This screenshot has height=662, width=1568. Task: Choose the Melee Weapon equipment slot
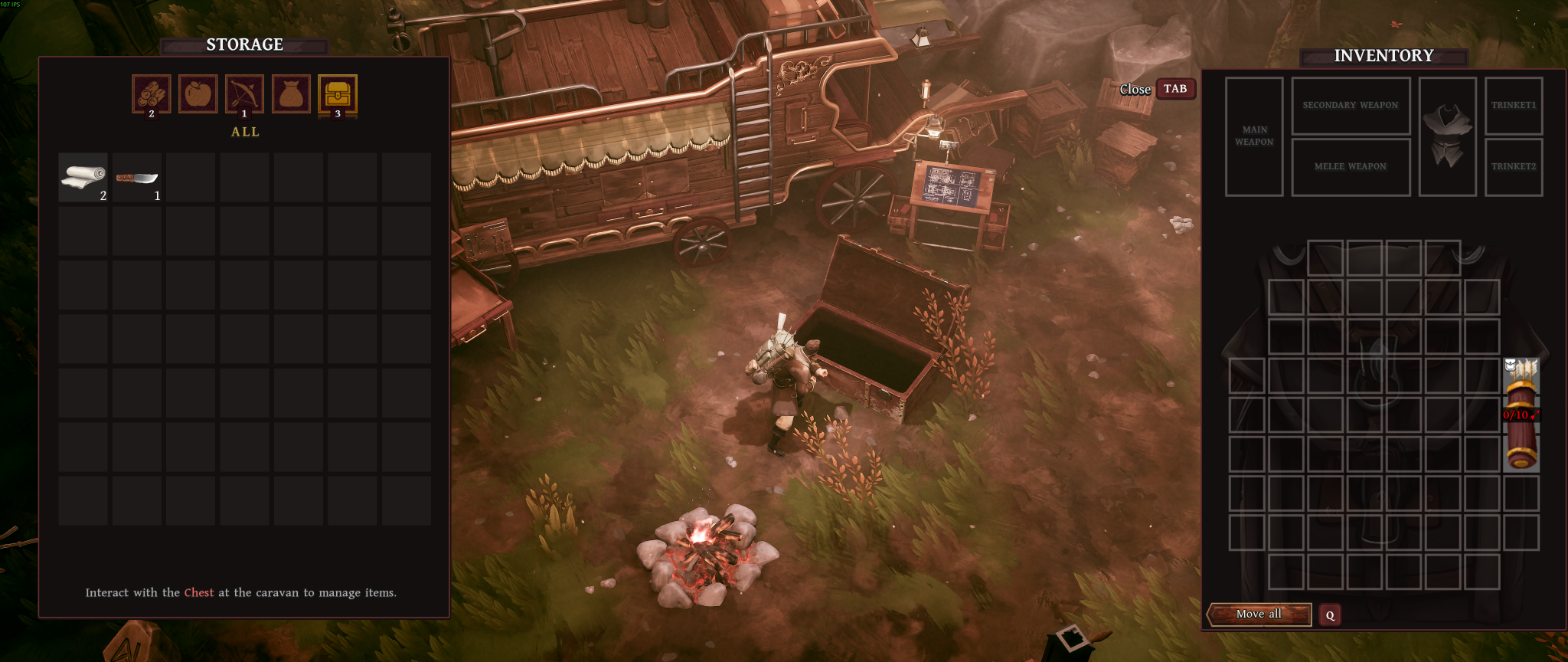(1351, 166)
